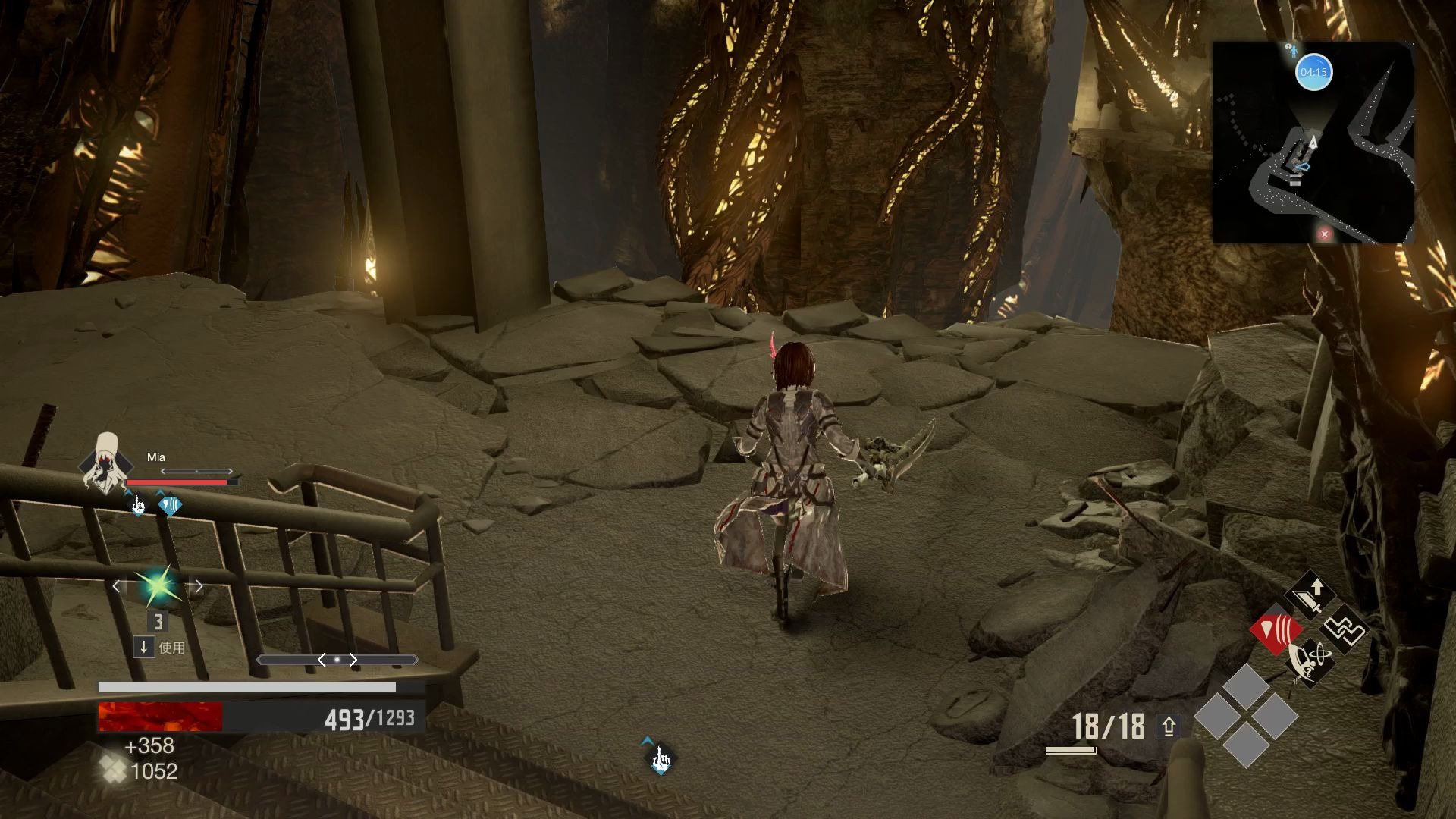Activate the zigzag pattern gift
Image resolution: width=1456 pixels, height=819 pixels.
(x=1345, y=630)
